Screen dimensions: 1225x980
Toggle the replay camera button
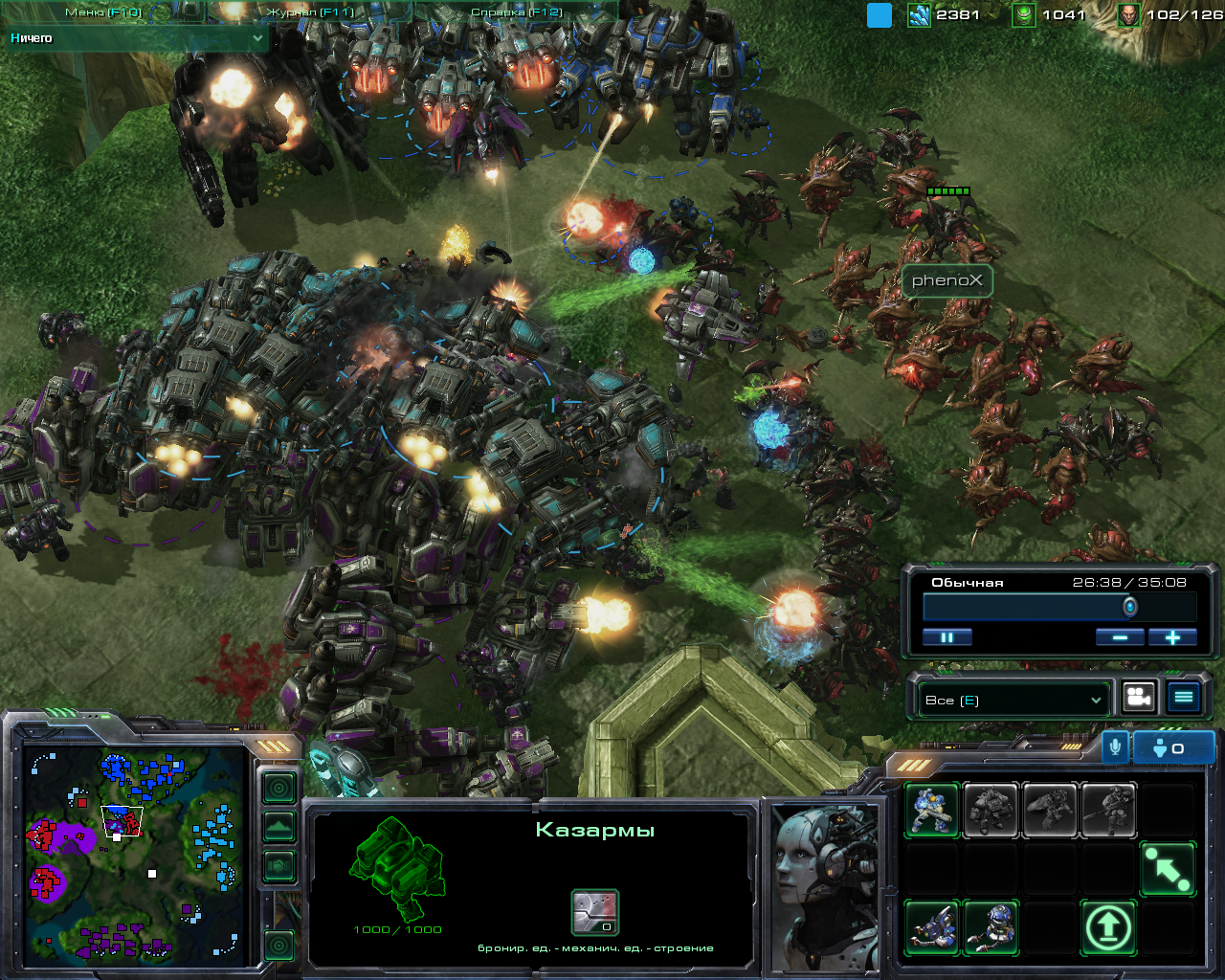pos(1139,698)
